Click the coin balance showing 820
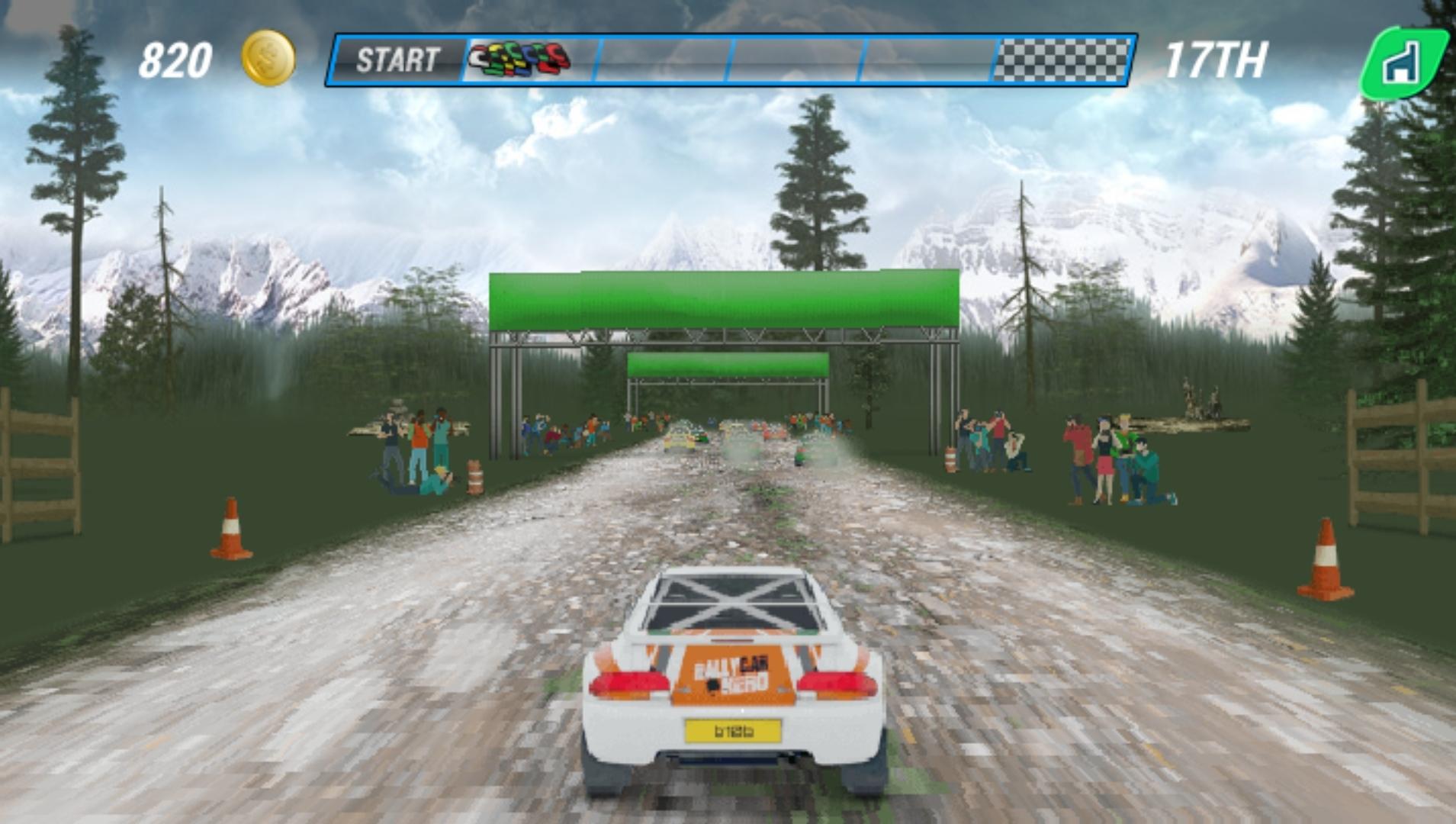Viewport: 1456px width, 824px height. (175, 59)
